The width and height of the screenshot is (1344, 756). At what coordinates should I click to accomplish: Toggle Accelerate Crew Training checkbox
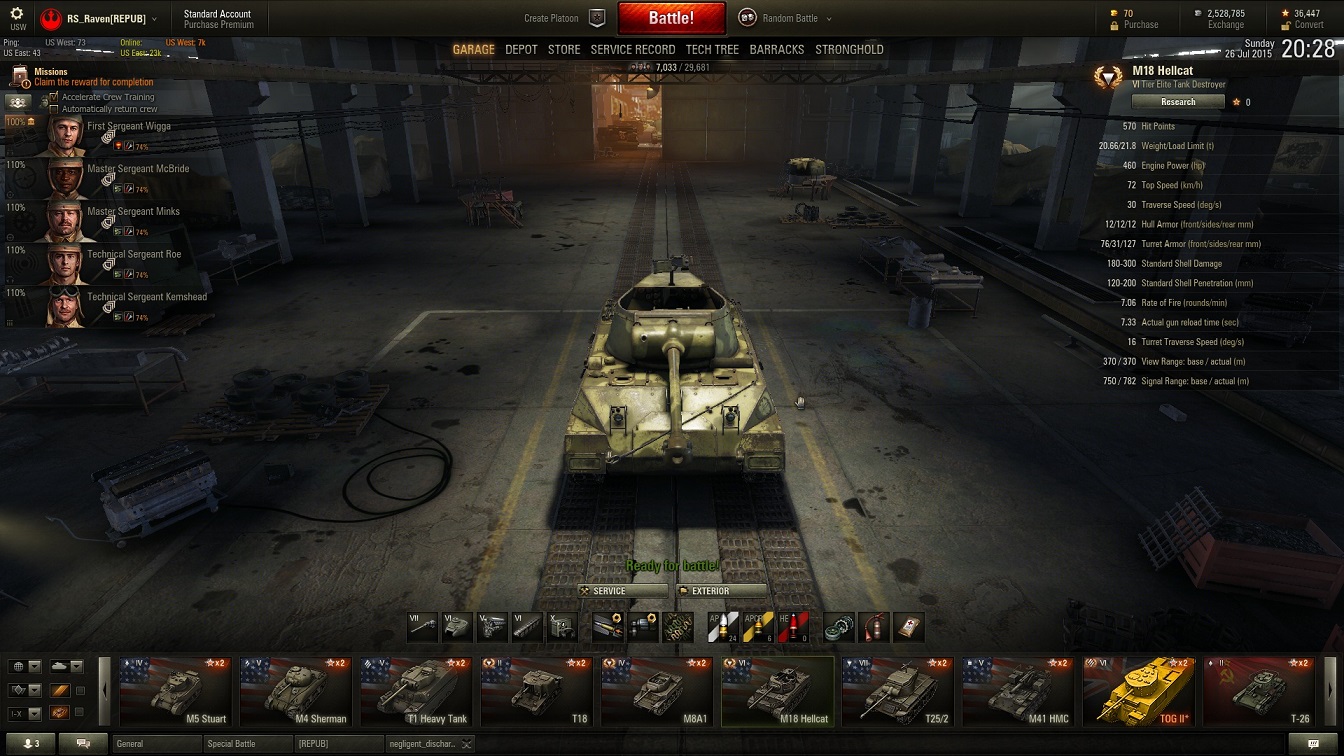(x=55, y=97)
